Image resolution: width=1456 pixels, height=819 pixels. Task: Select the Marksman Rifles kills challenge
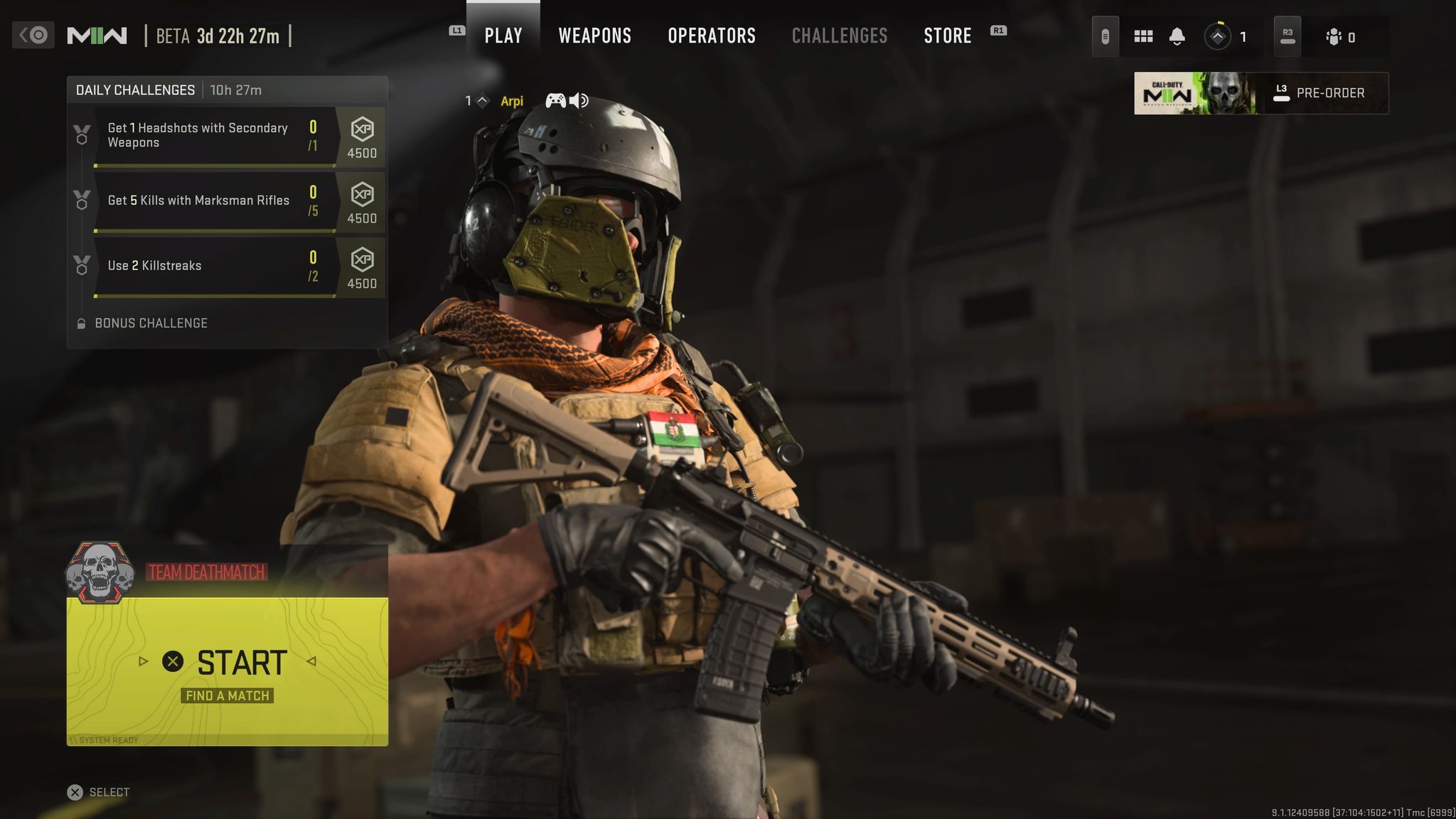(x=213, y=201)
